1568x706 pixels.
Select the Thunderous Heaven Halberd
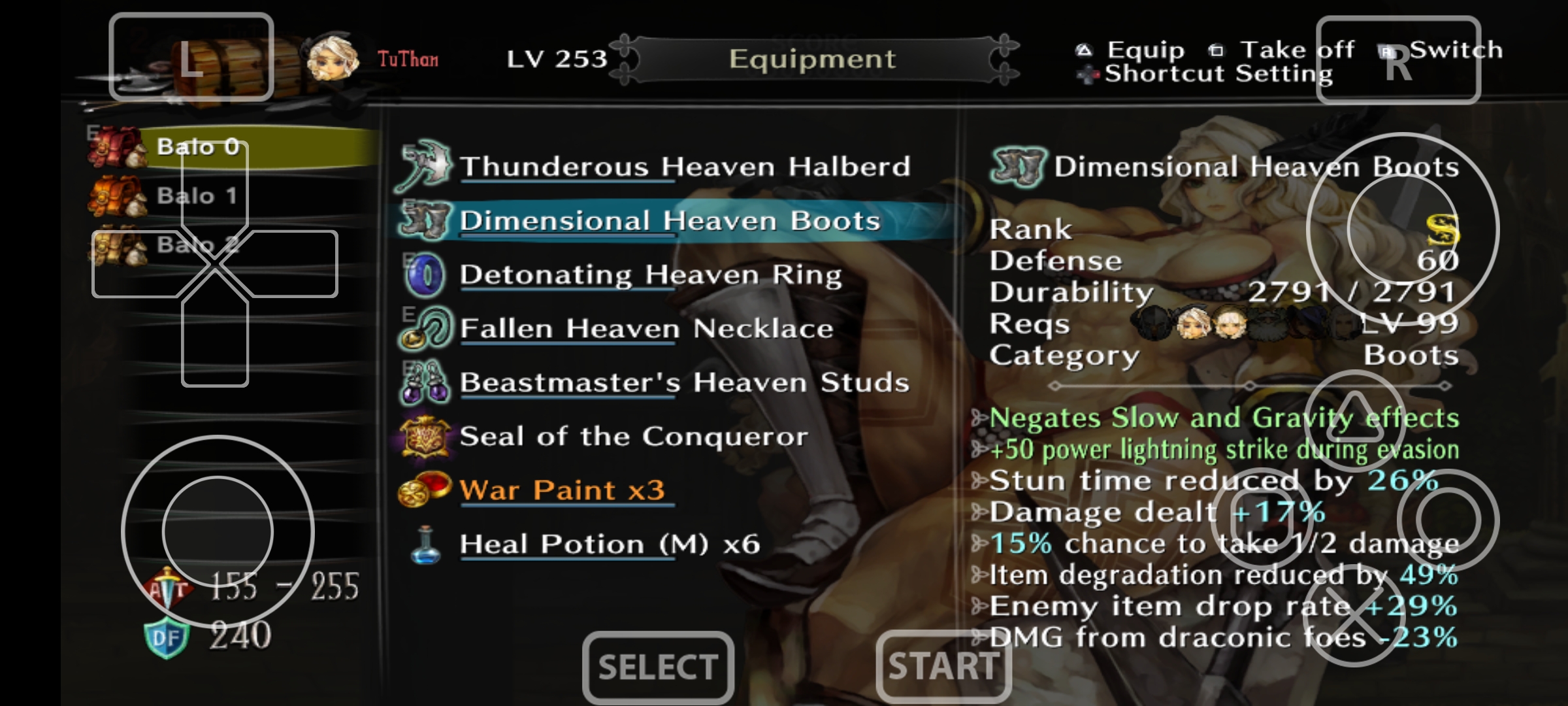click(684, 167)
